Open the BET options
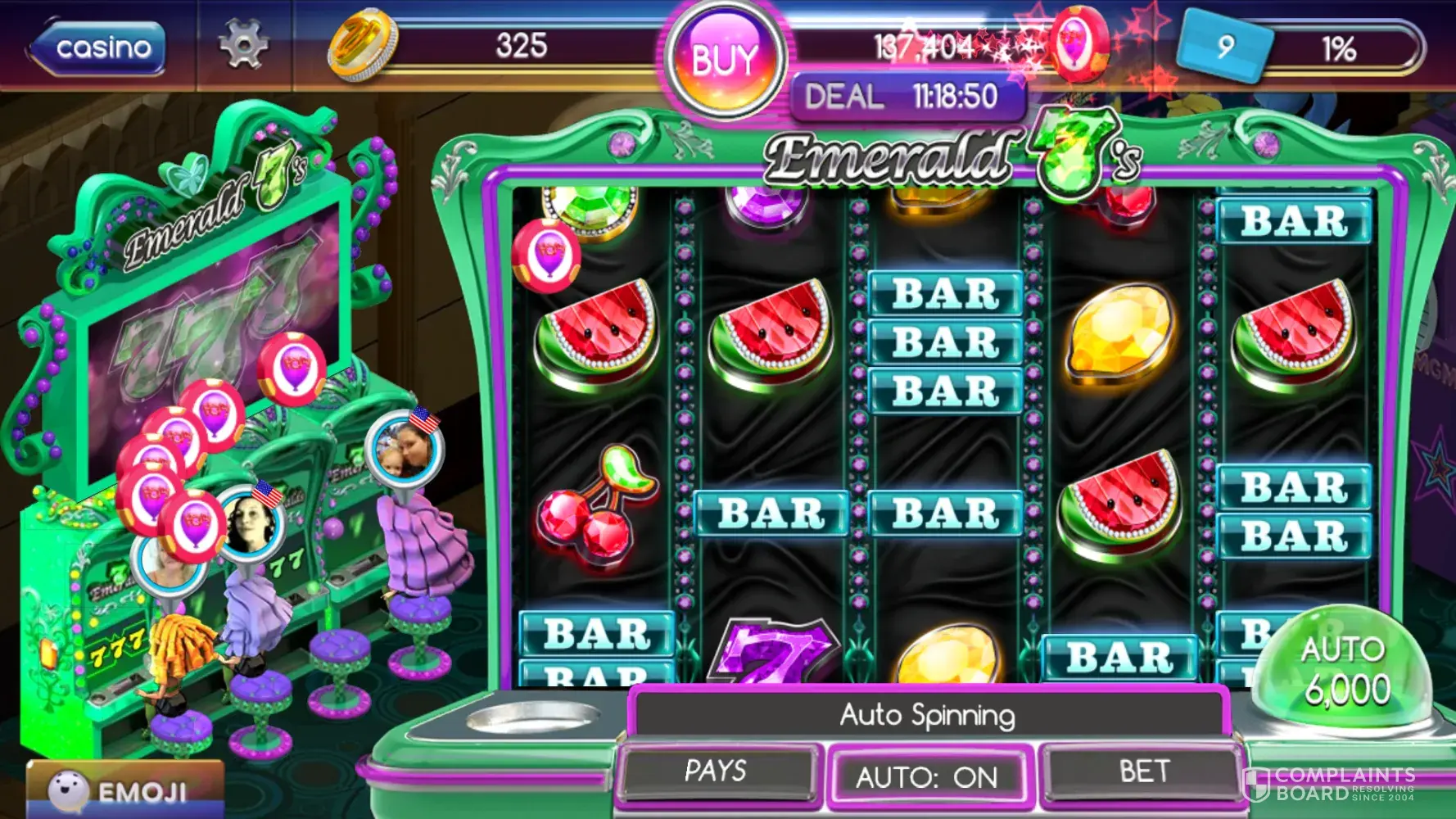1456x819 pixels. (x=1144, y=771)
